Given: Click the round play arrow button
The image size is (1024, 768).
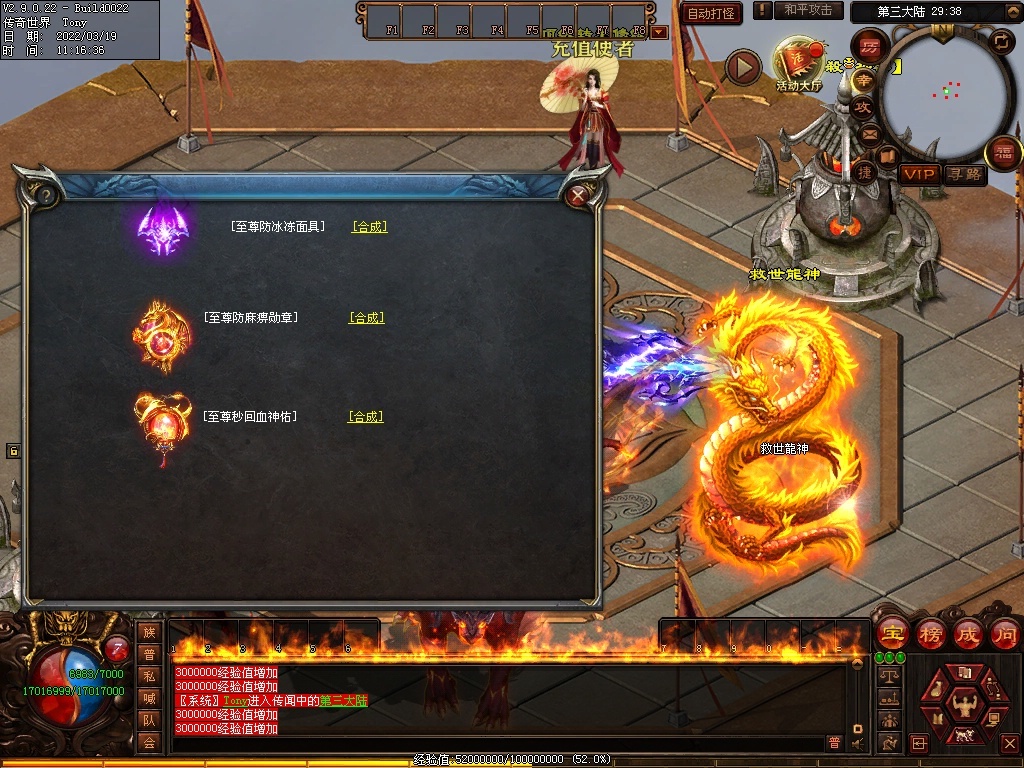Looking at the screenshot, I should click(x=742, y=67).
